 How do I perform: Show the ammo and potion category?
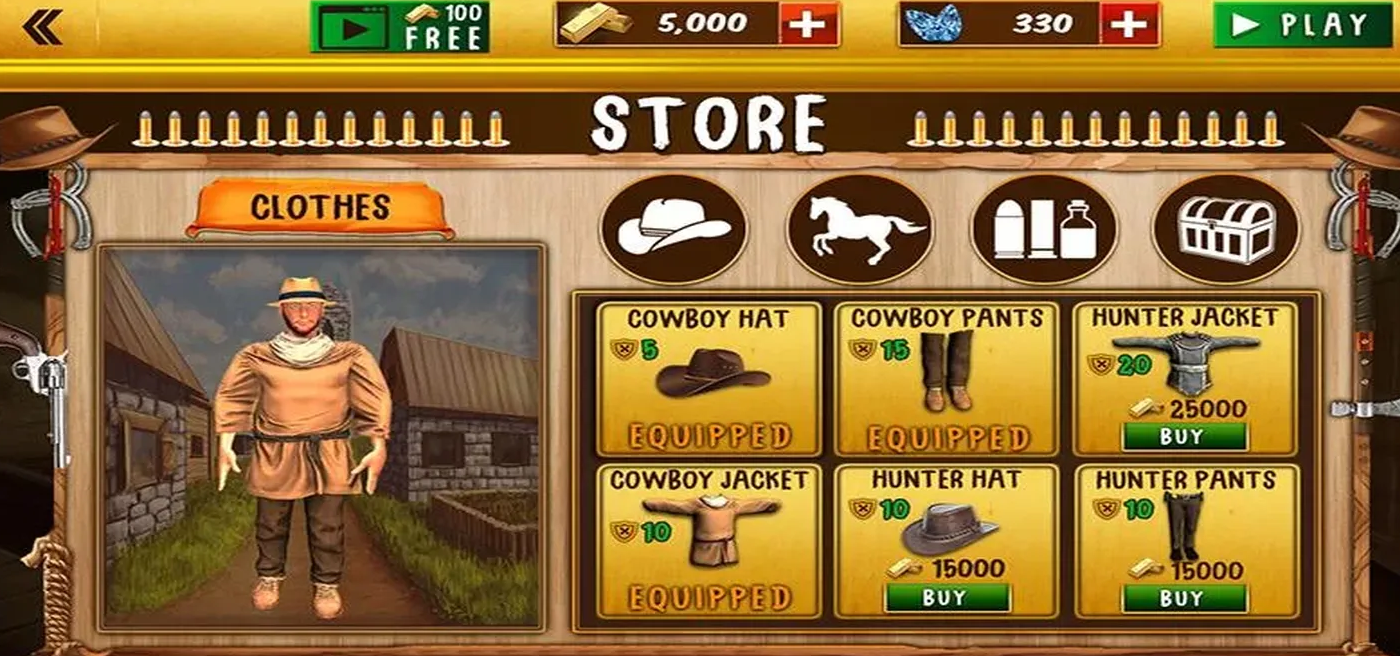(1044, 229)
